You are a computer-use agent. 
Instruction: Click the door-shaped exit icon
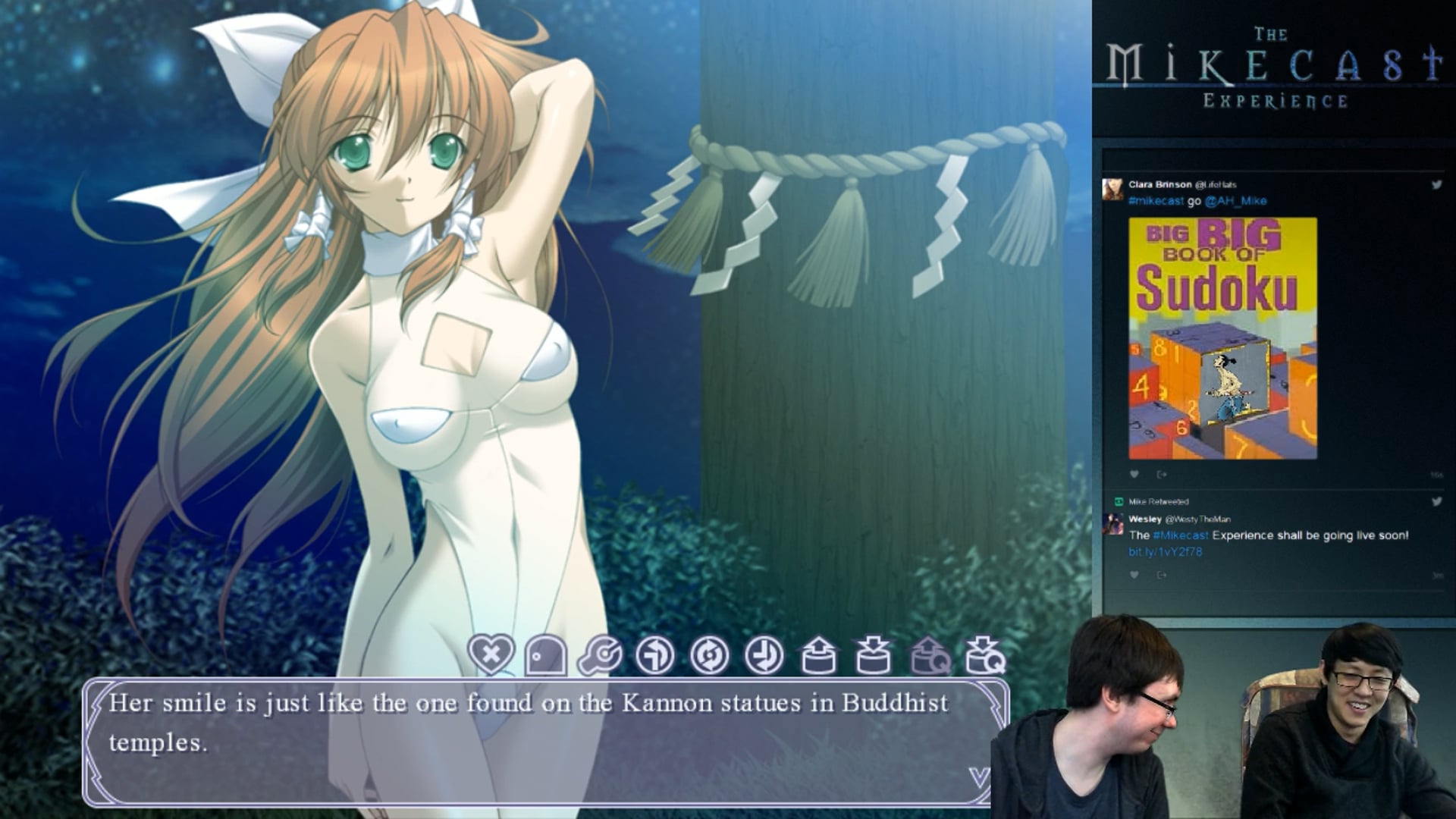click(x=545, y=655)
